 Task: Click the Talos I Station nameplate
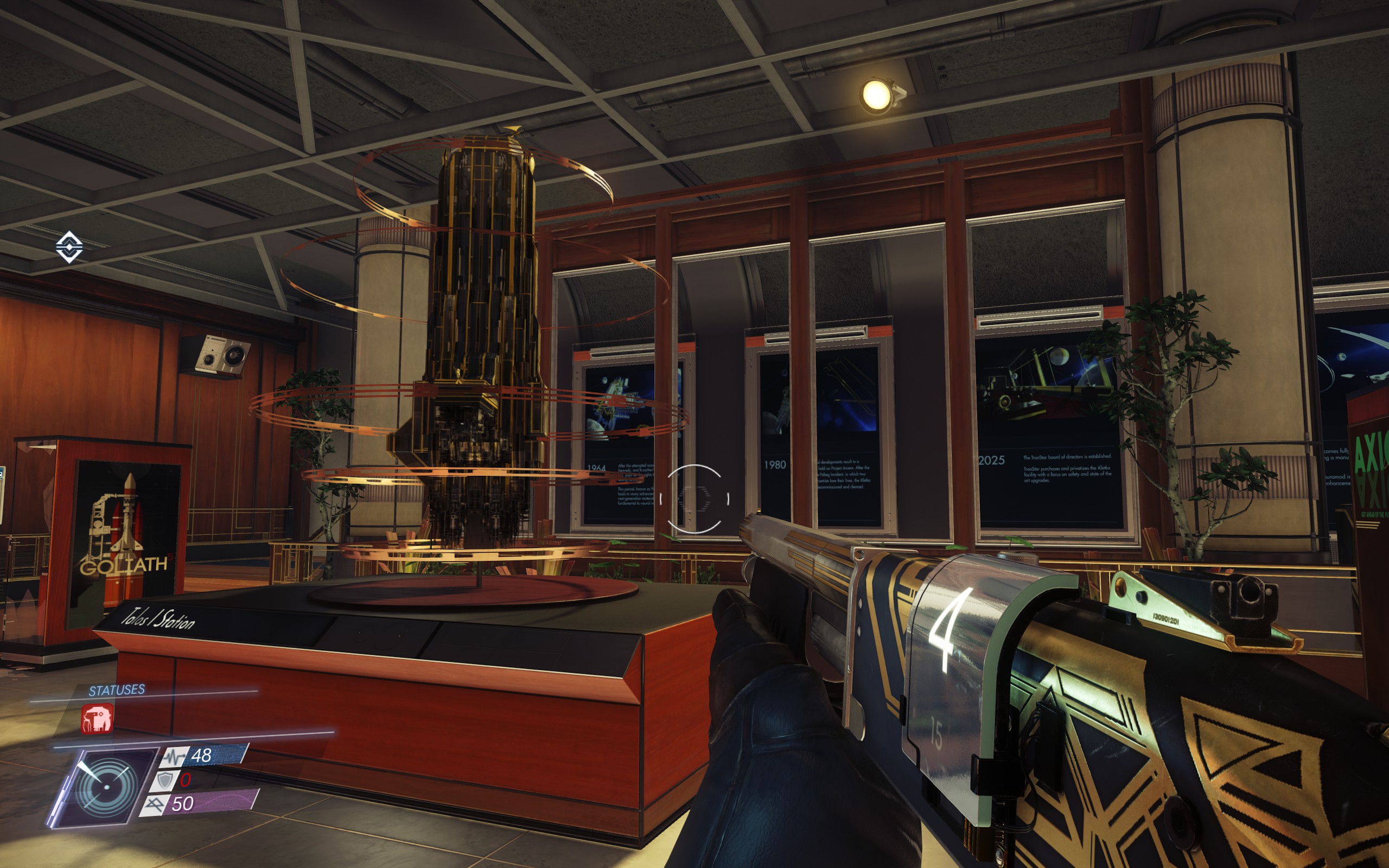pyautogui.click(x=160, y=618)
